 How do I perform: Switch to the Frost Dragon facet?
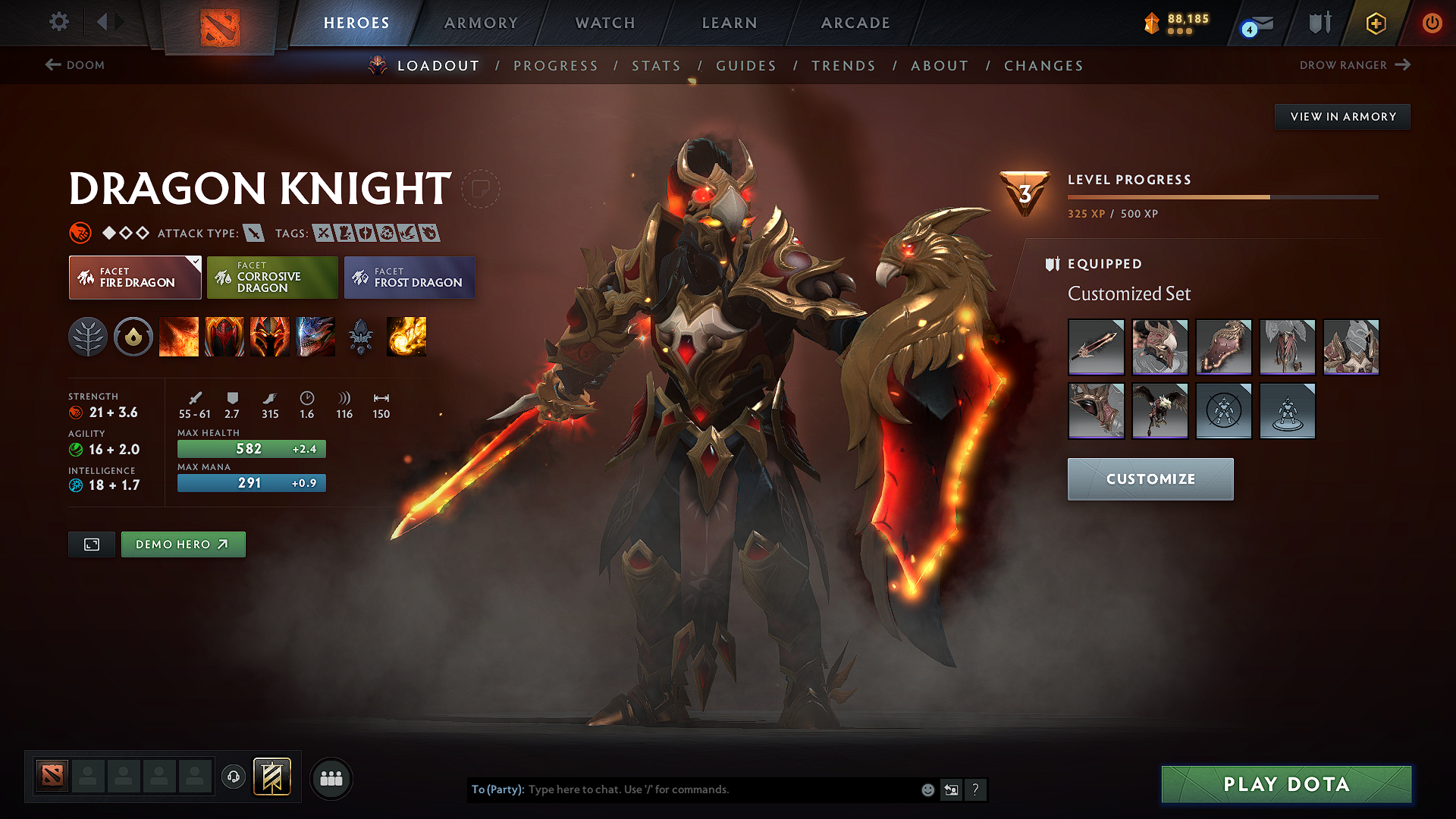click(x=409, y=278)
